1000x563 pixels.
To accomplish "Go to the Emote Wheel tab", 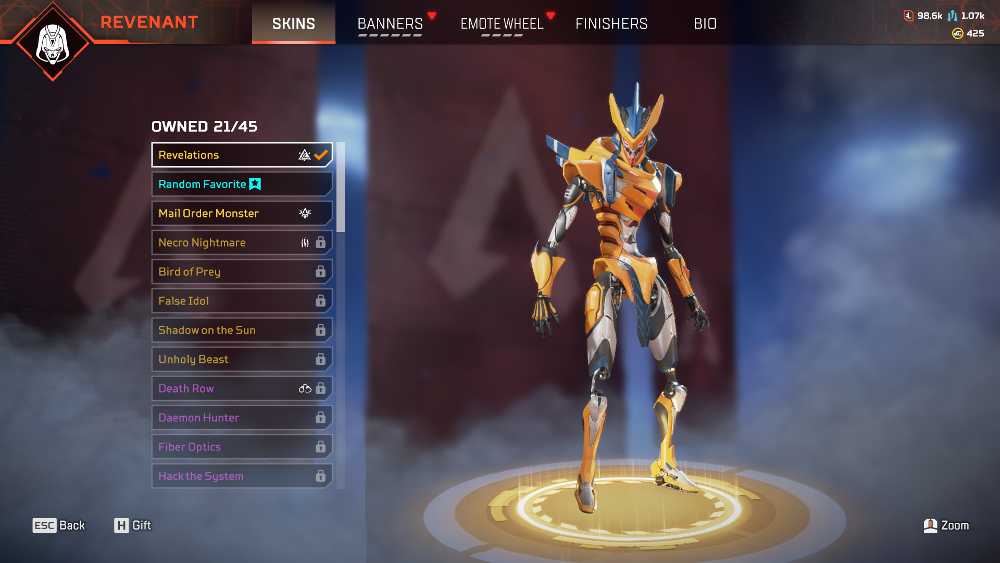I will coord(502,23).
